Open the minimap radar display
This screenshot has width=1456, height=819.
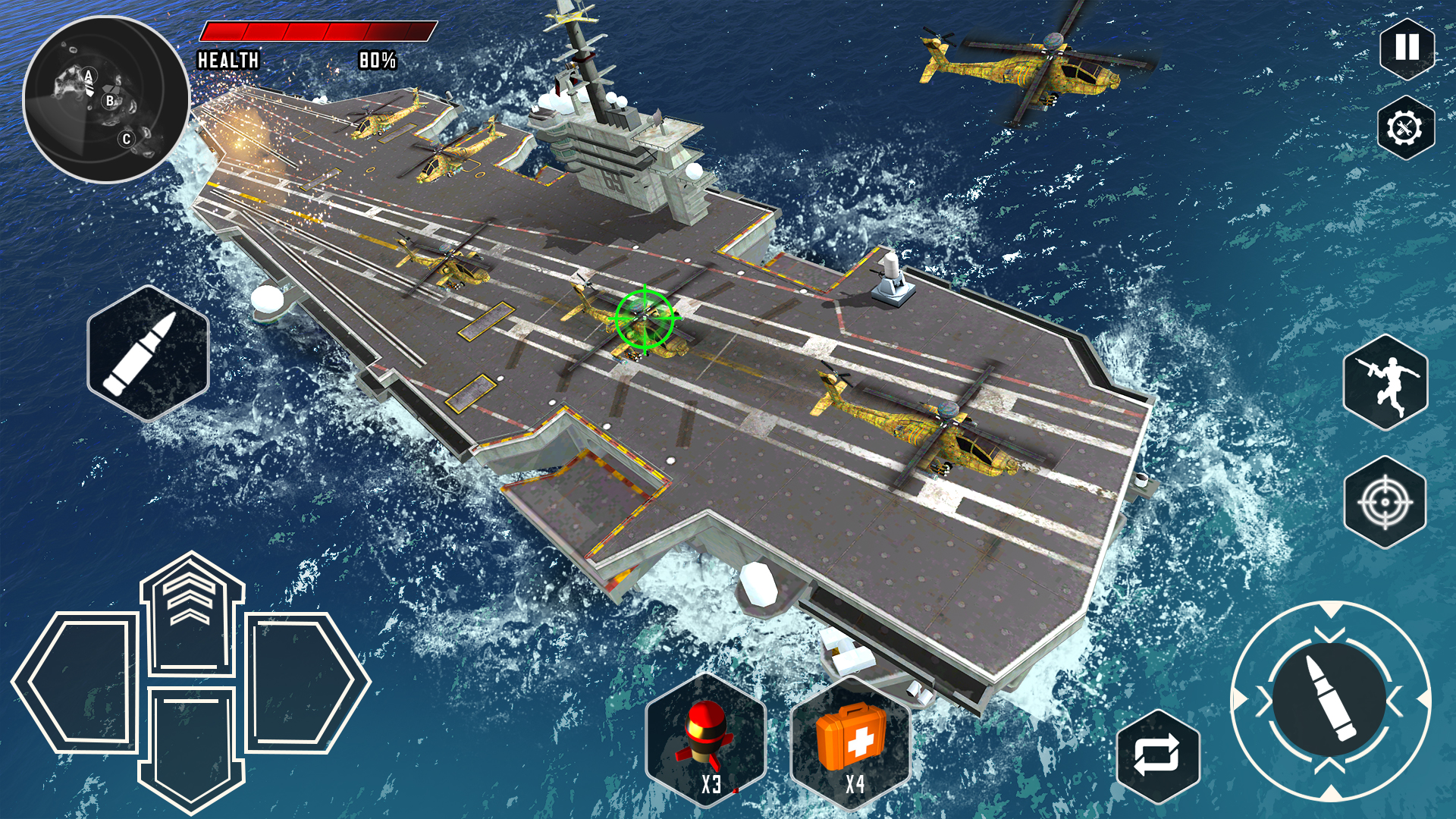[x=106, y=99]
